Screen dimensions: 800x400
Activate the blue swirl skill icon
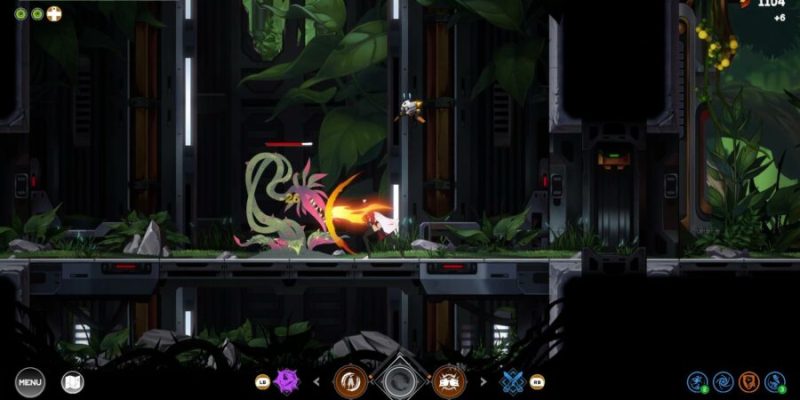tap(723, 381)
